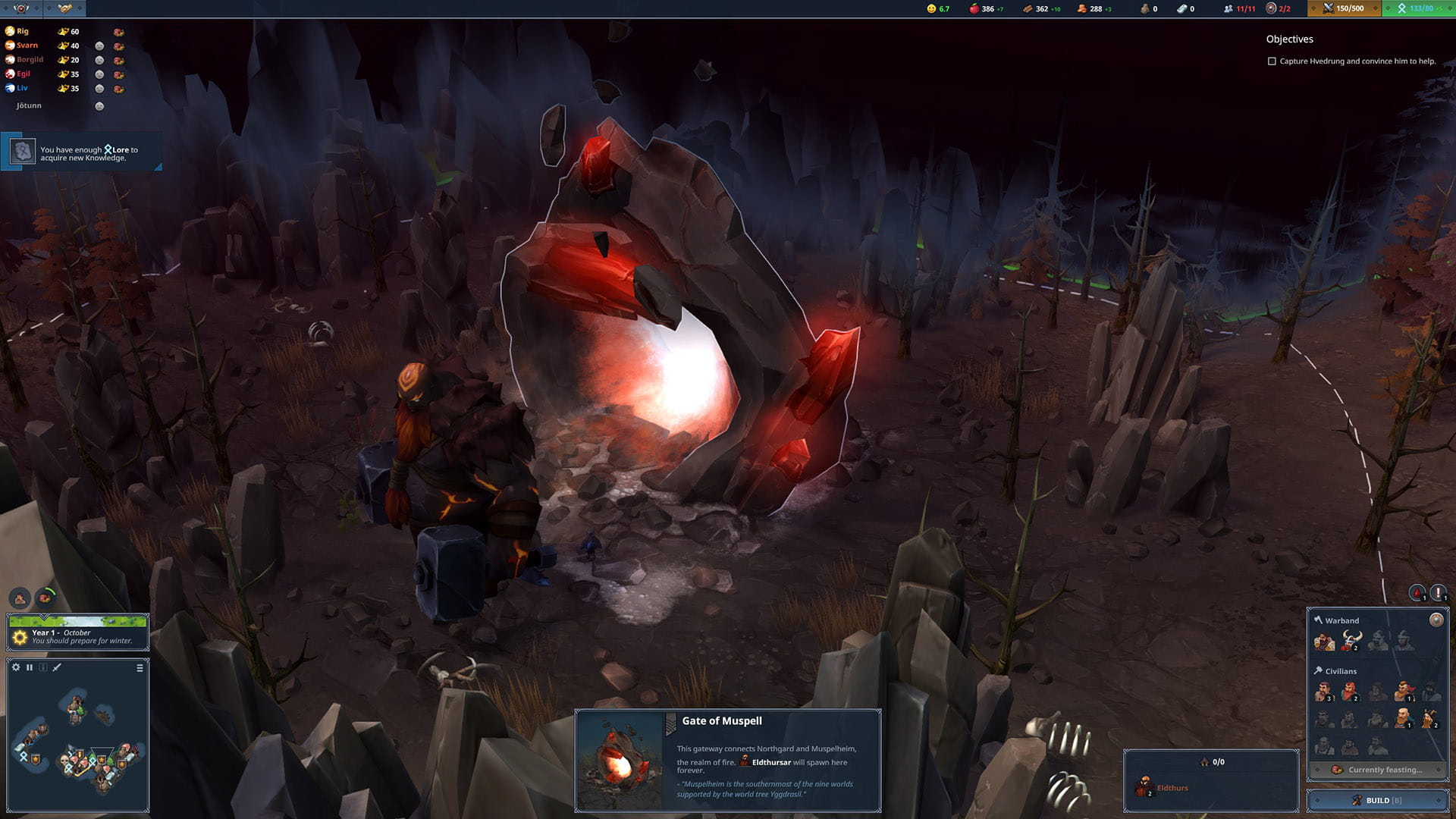Tick the Capture Hvedrung objective checkbox
The image size is (1456, 819).
tap(1272, 61)
